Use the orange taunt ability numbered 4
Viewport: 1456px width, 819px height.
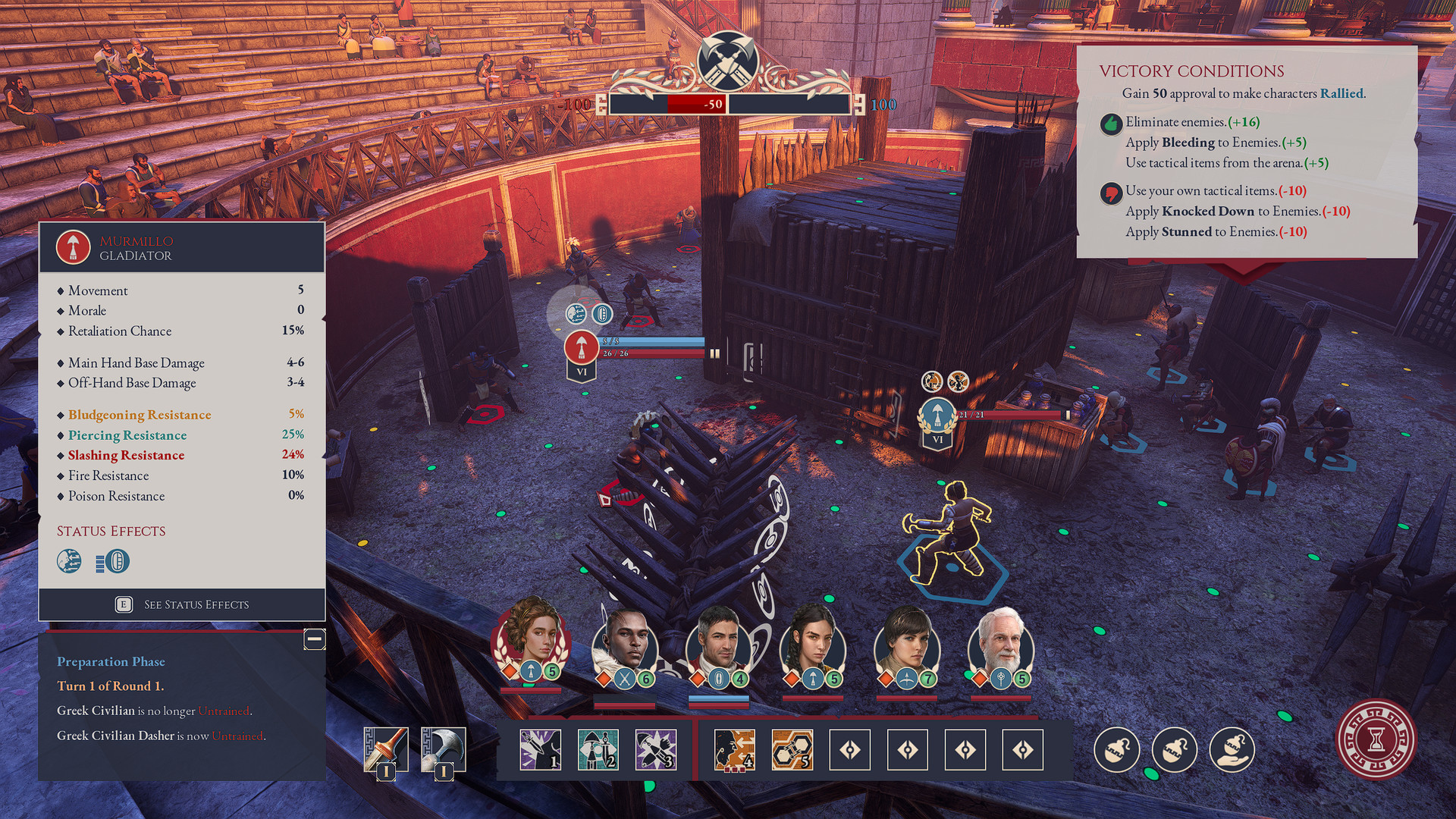point(733,748)
